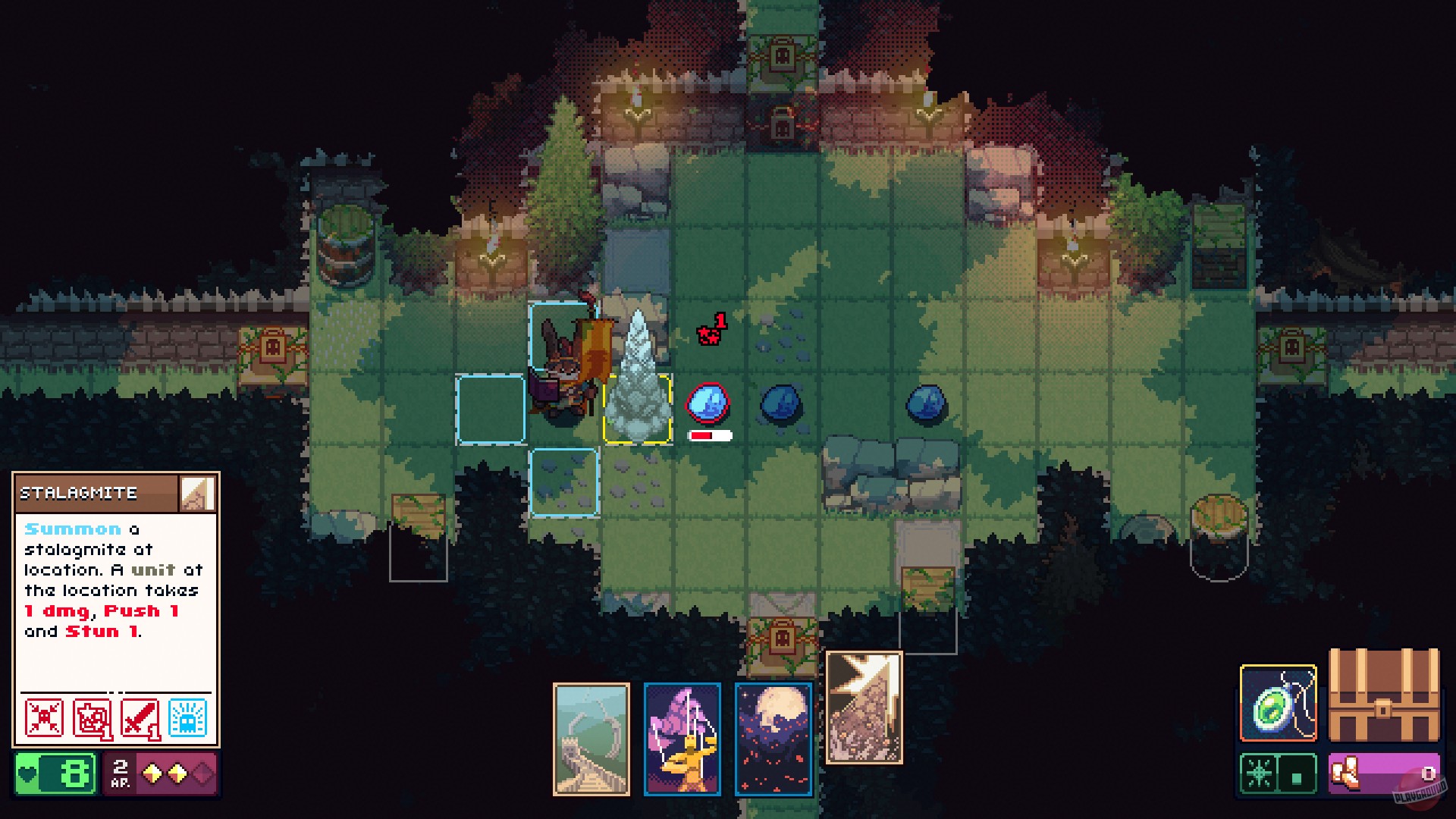The image size is (1456, 819).
Task: Select the yellow puppet card in hand
Action: click(682, 739)
